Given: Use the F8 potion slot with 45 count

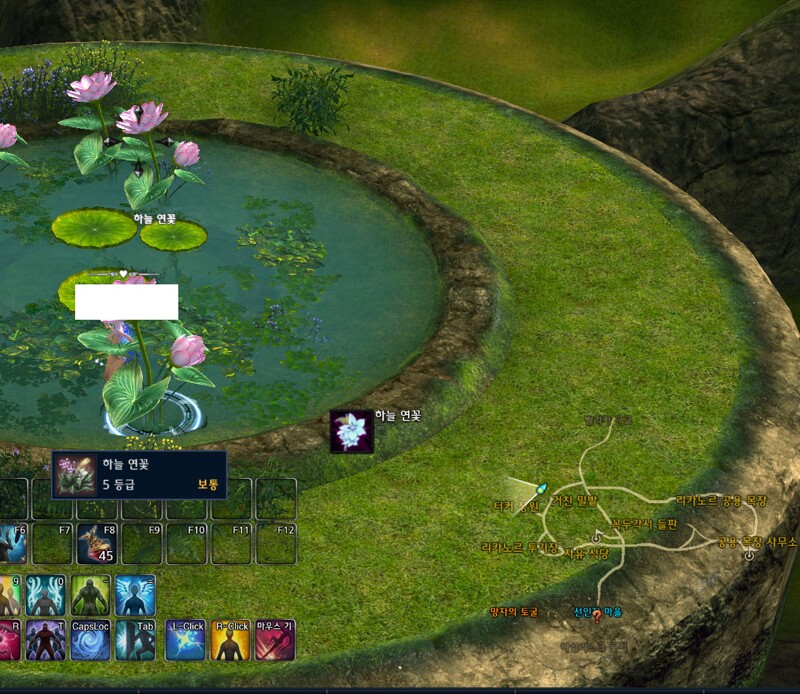Looking at the screenshot, I should [x=97, y=543].
